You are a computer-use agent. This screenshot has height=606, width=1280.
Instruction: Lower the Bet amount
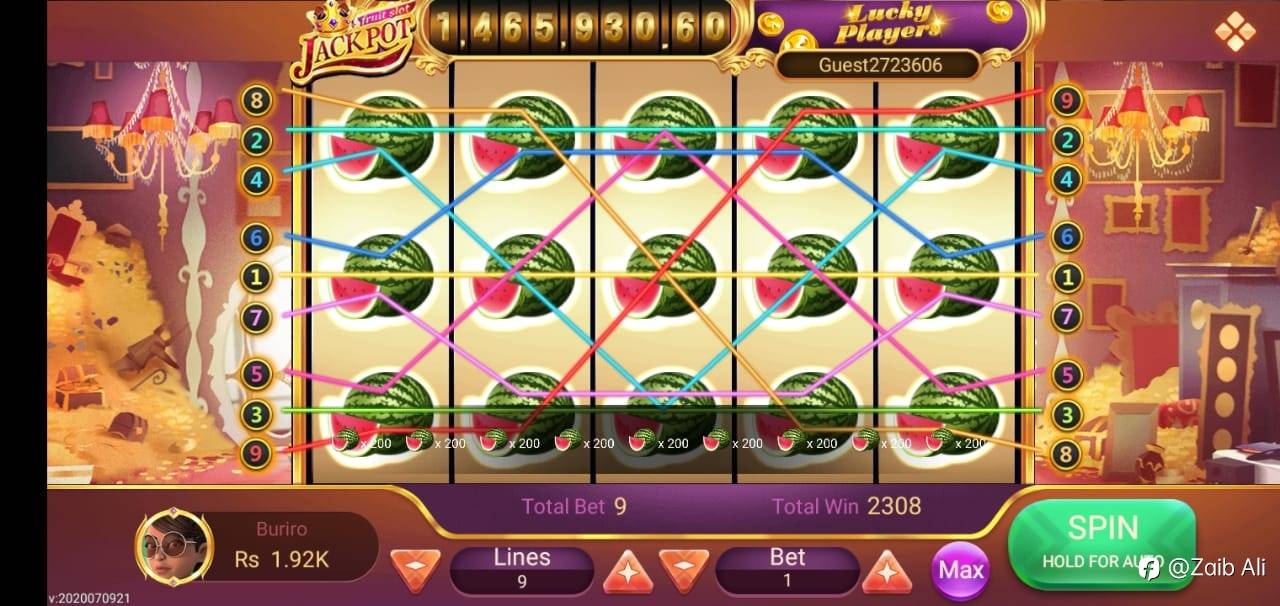click(684, 571)
